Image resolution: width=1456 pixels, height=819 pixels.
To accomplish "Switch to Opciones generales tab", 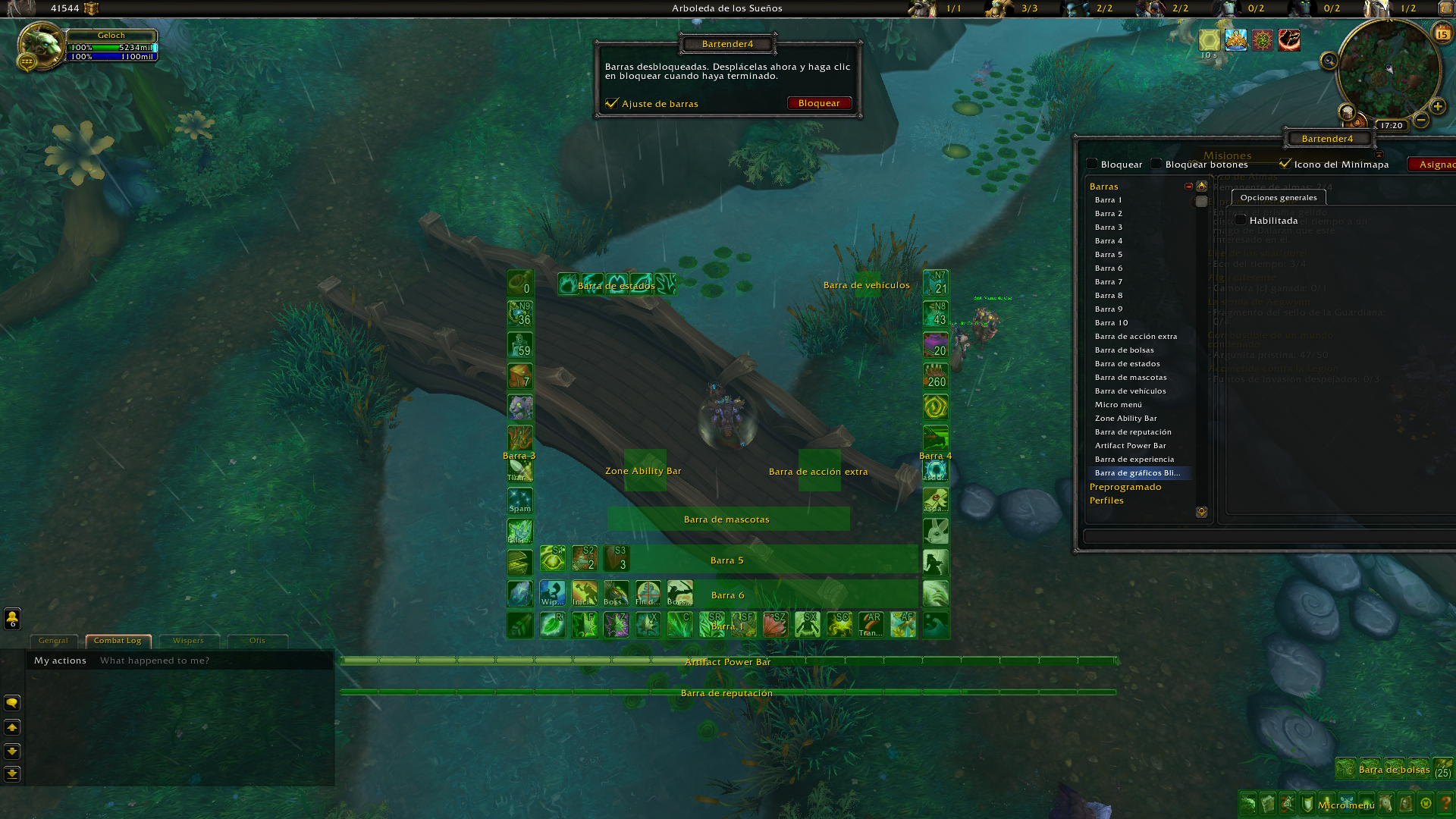I will [1279, 198].
